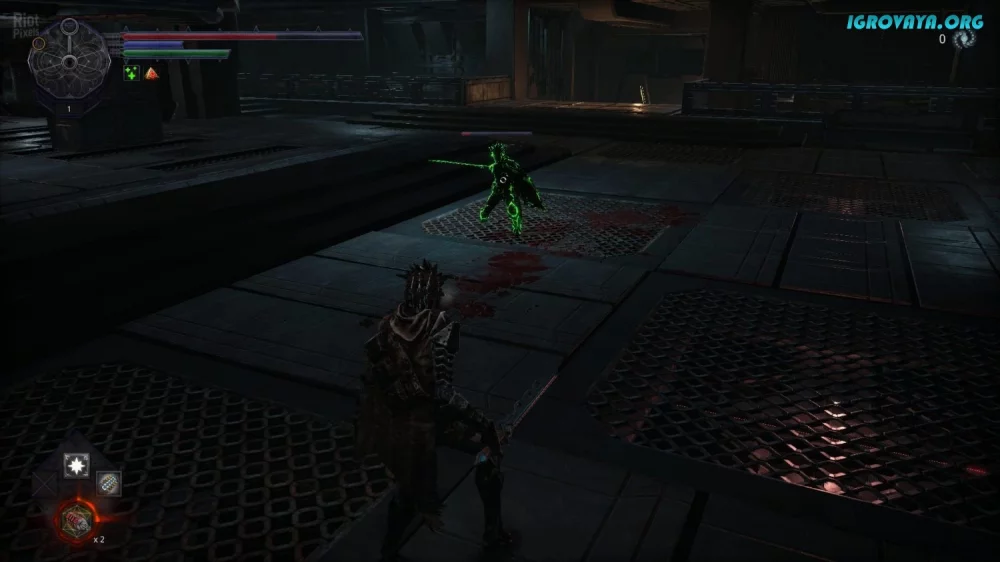Select the orange triangle status icon
The image size is (1000, 562).
pos(151,73)
